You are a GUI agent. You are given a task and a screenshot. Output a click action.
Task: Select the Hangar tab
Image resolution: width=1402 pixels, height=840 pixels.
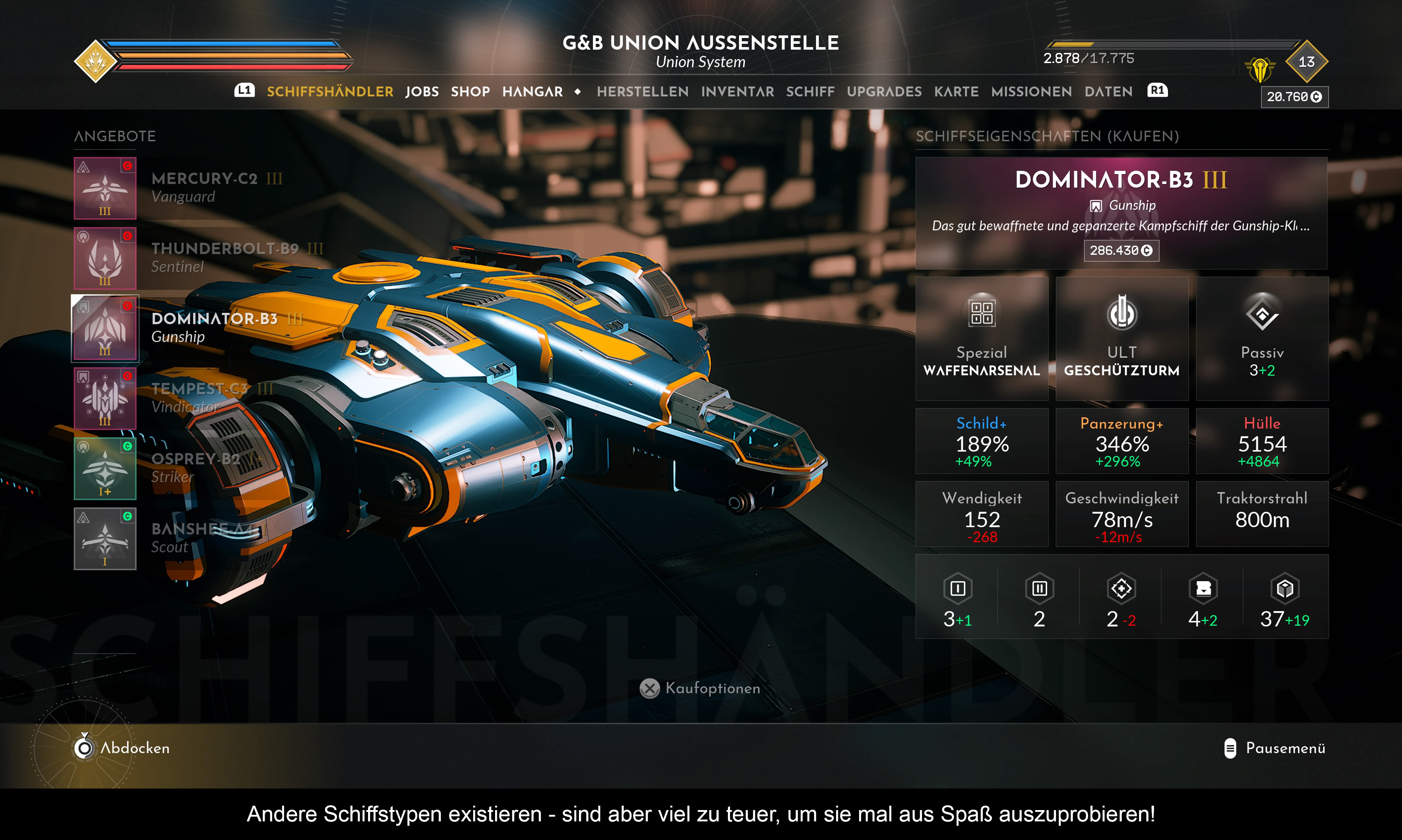(532, 92)
